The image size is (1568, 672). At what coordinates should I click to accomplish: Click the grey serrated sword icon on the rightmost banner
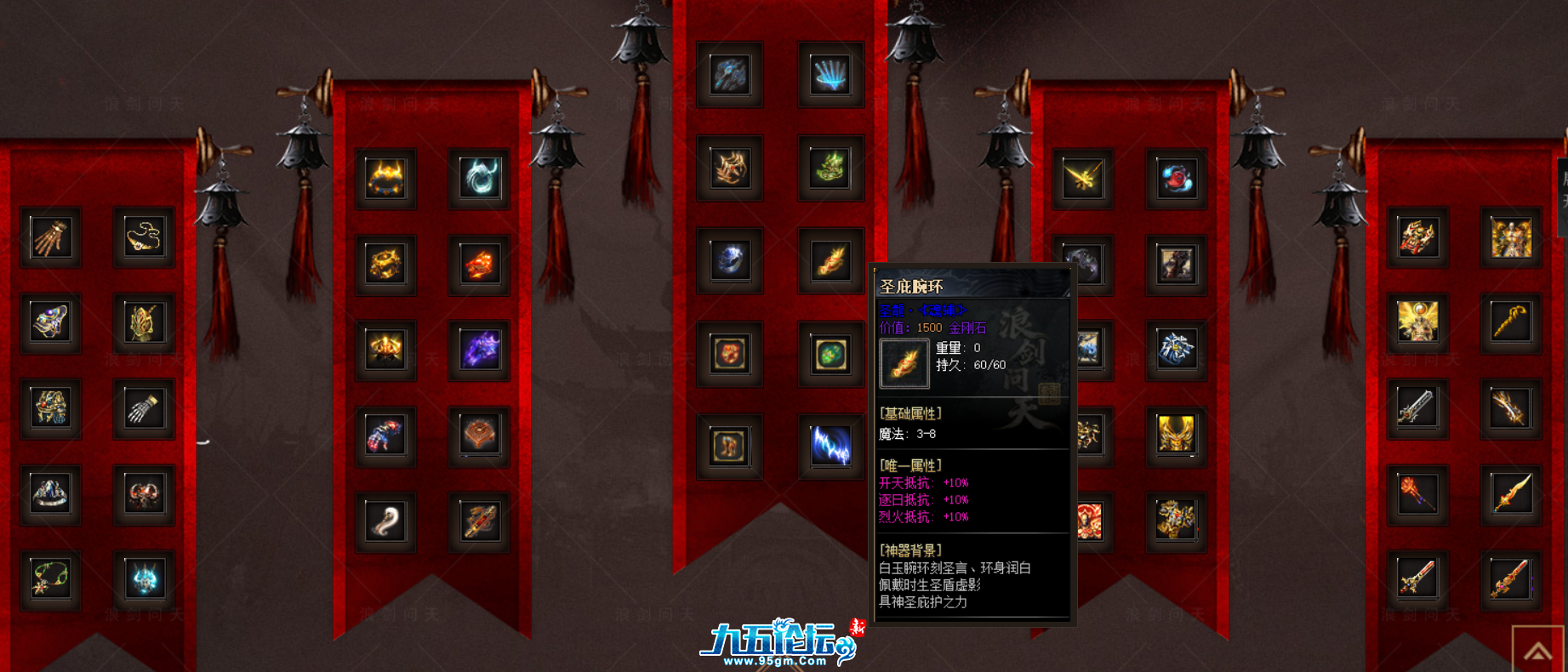pyautogui.click(x=1420, y=410)
